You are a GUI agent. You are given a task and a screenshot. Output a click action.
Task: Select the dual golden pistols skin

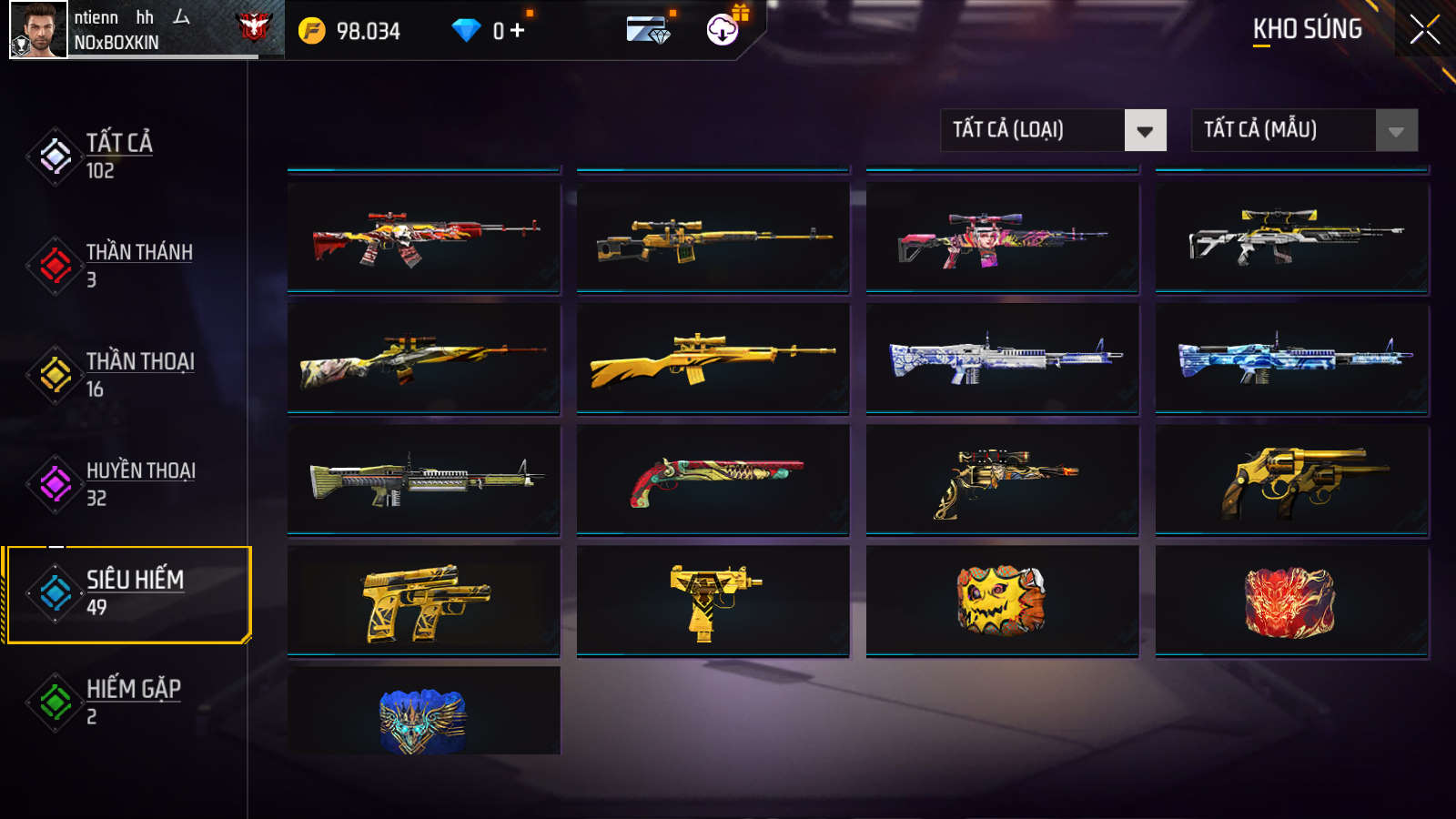click(424, 601)
